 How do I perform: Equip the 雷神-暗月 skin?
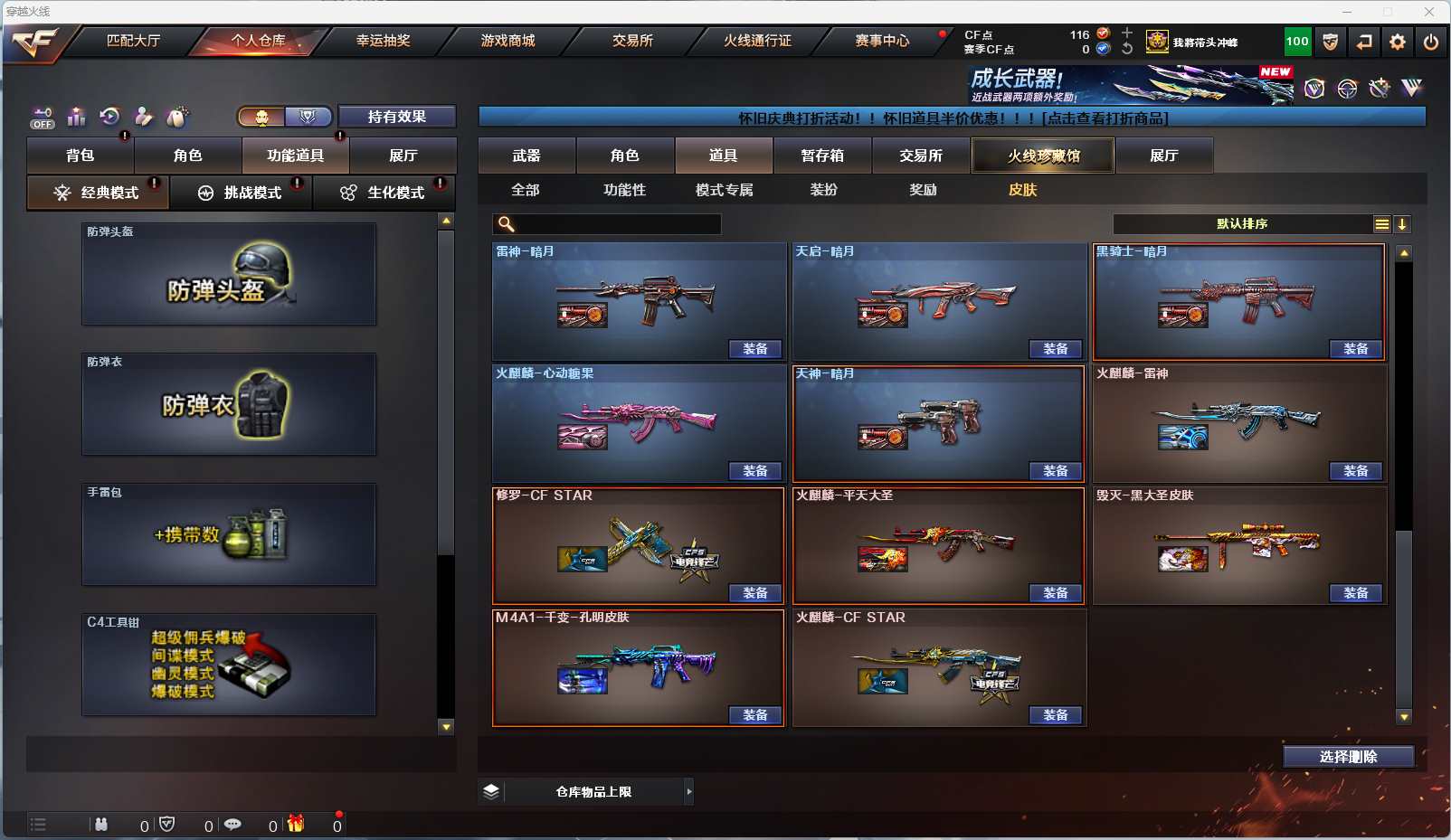755,349
